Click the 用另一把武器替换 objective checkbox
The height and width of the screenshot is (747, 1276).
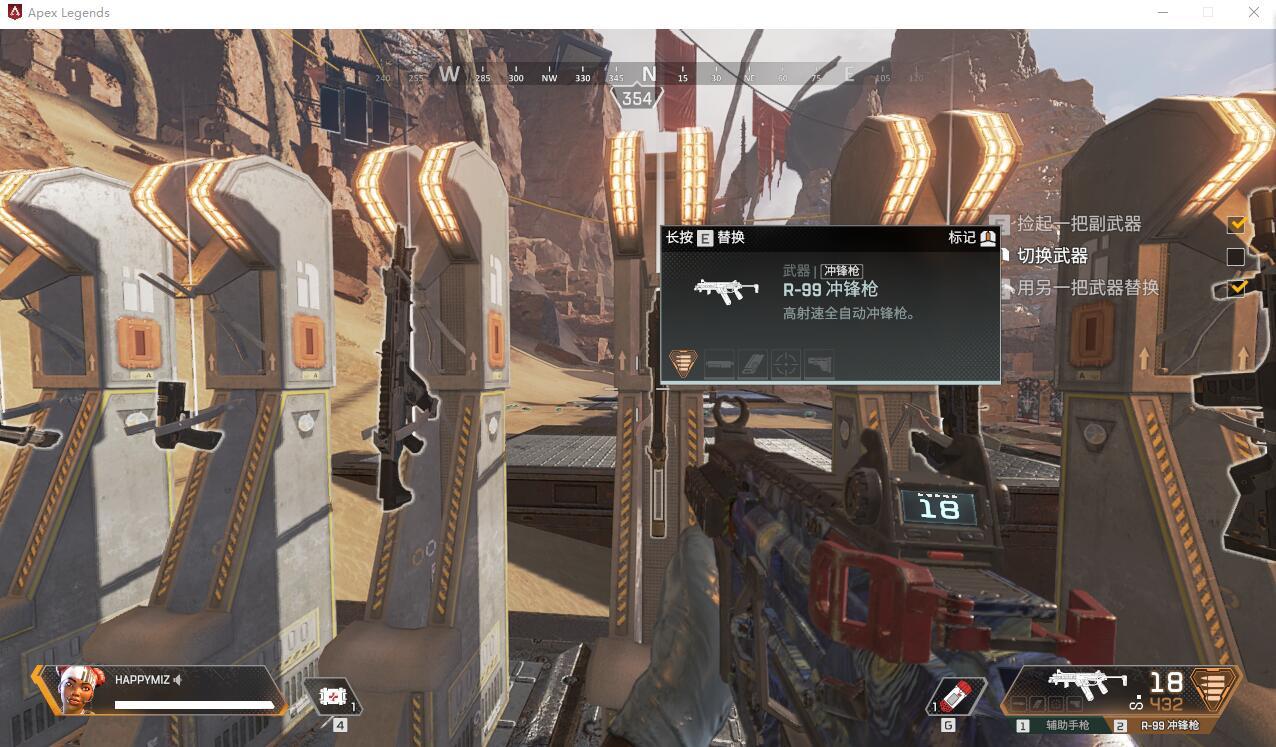[1236, 288]
